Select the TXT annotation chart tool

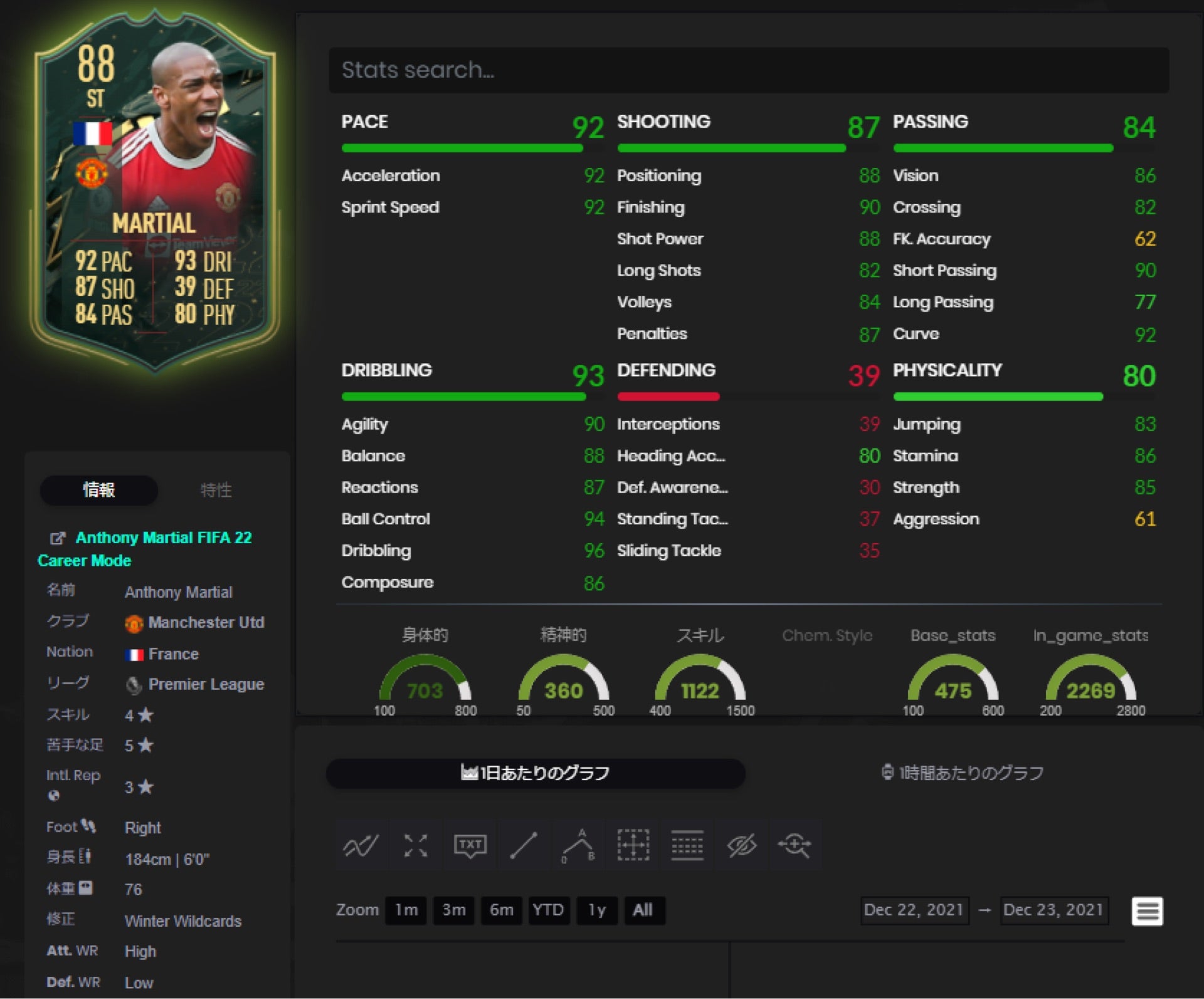[x=470, y=845]
